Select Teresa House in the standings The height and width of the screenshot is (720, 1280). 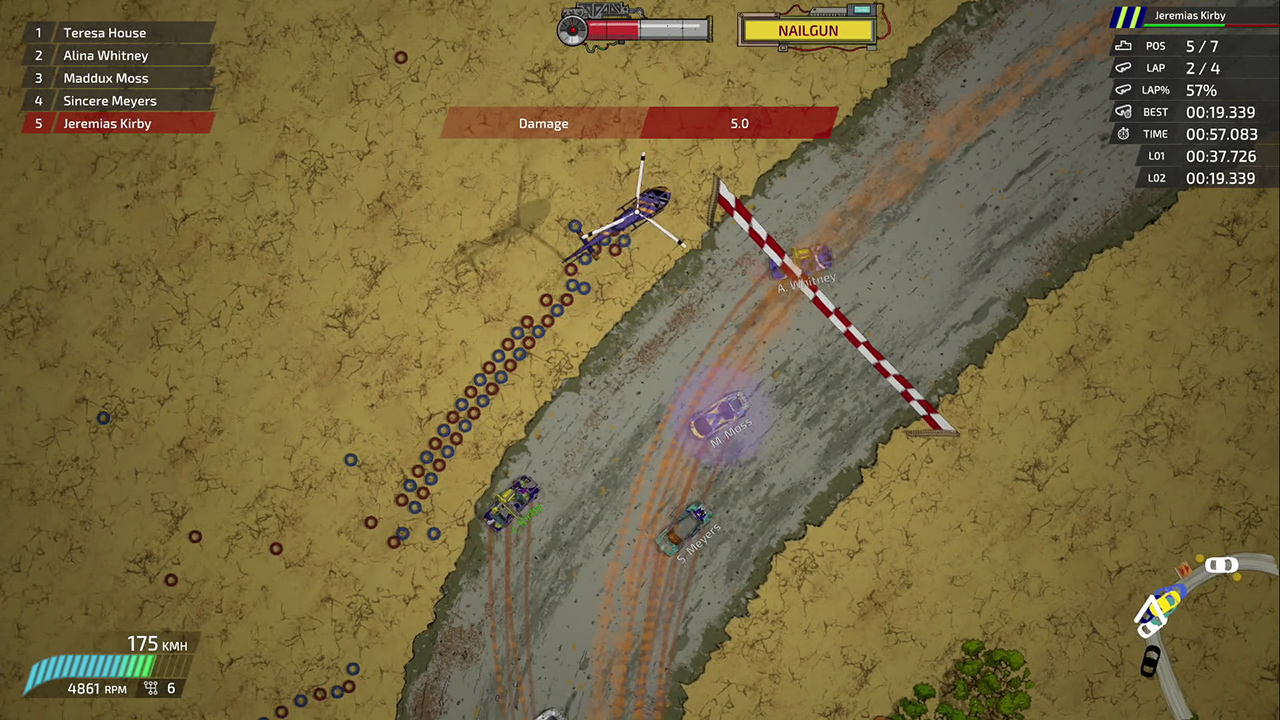pos(104,33)
